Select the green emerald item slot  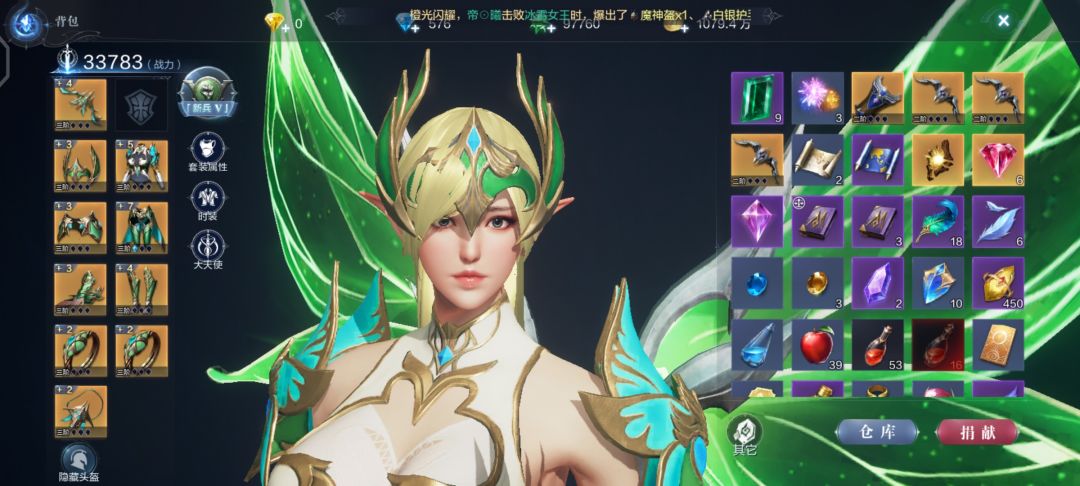tap(757, 97)
